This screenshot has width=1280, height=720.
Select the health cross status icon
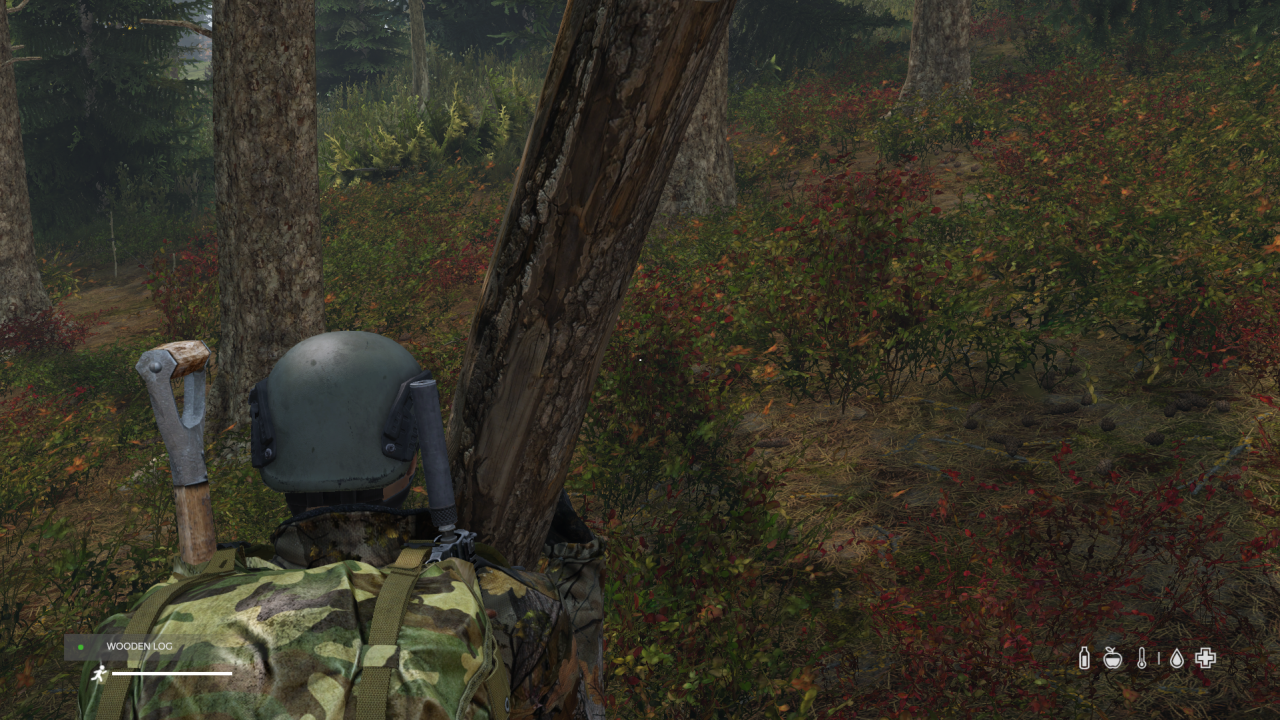1204,657
